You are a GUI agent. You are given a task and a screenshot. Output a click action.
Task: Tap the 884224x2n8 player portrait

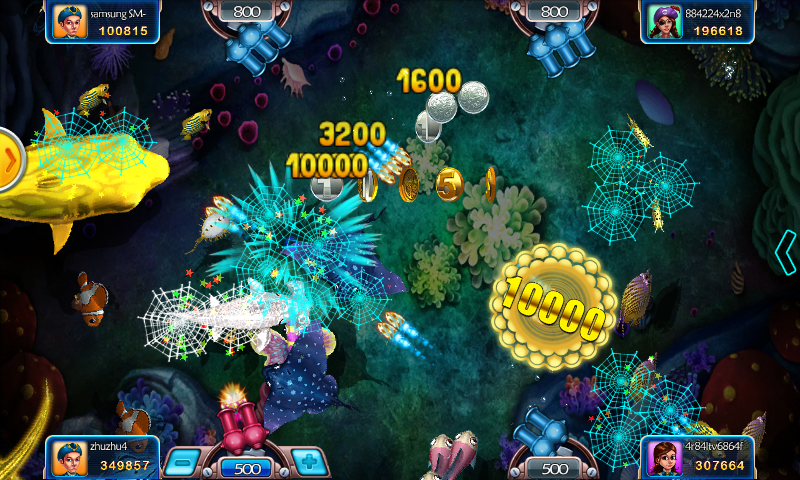click(x=663, y=22)
